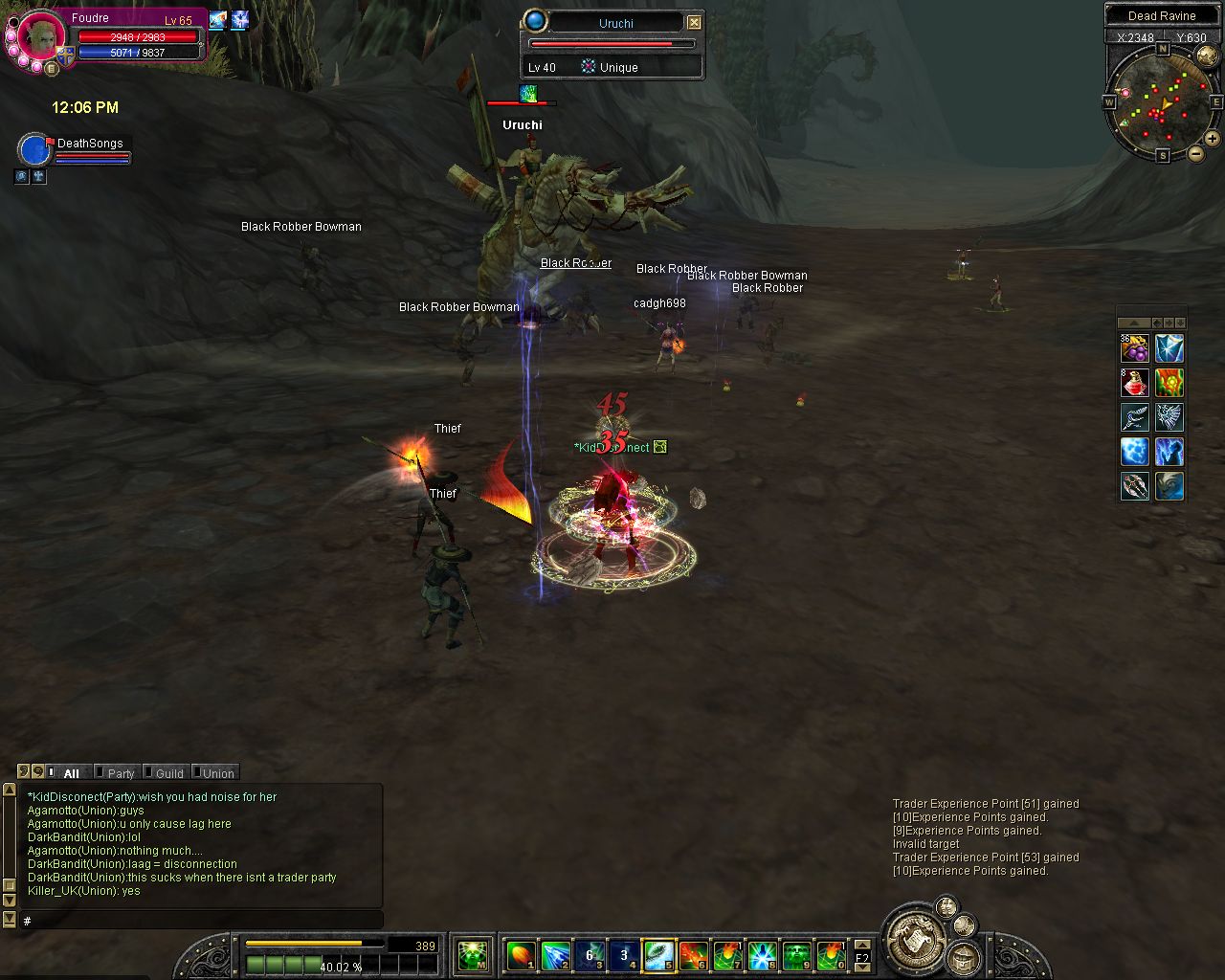
Task: Switch to the Party chat tab
Action: click(121, 773)
